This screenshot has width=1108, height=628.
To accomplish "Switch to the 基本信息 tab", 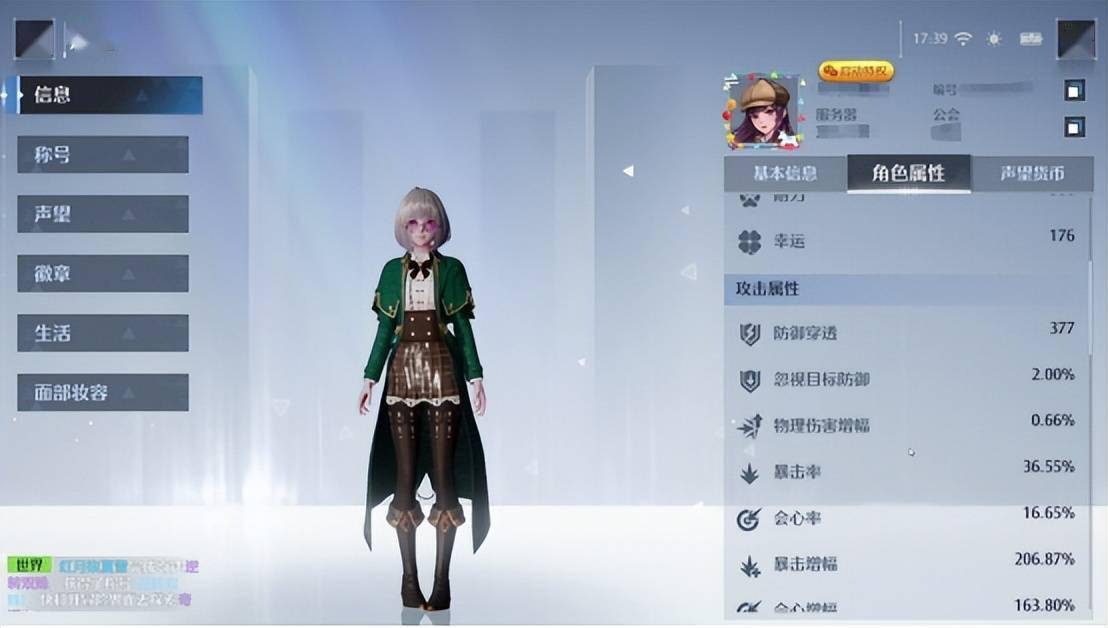I will [785, 173].
